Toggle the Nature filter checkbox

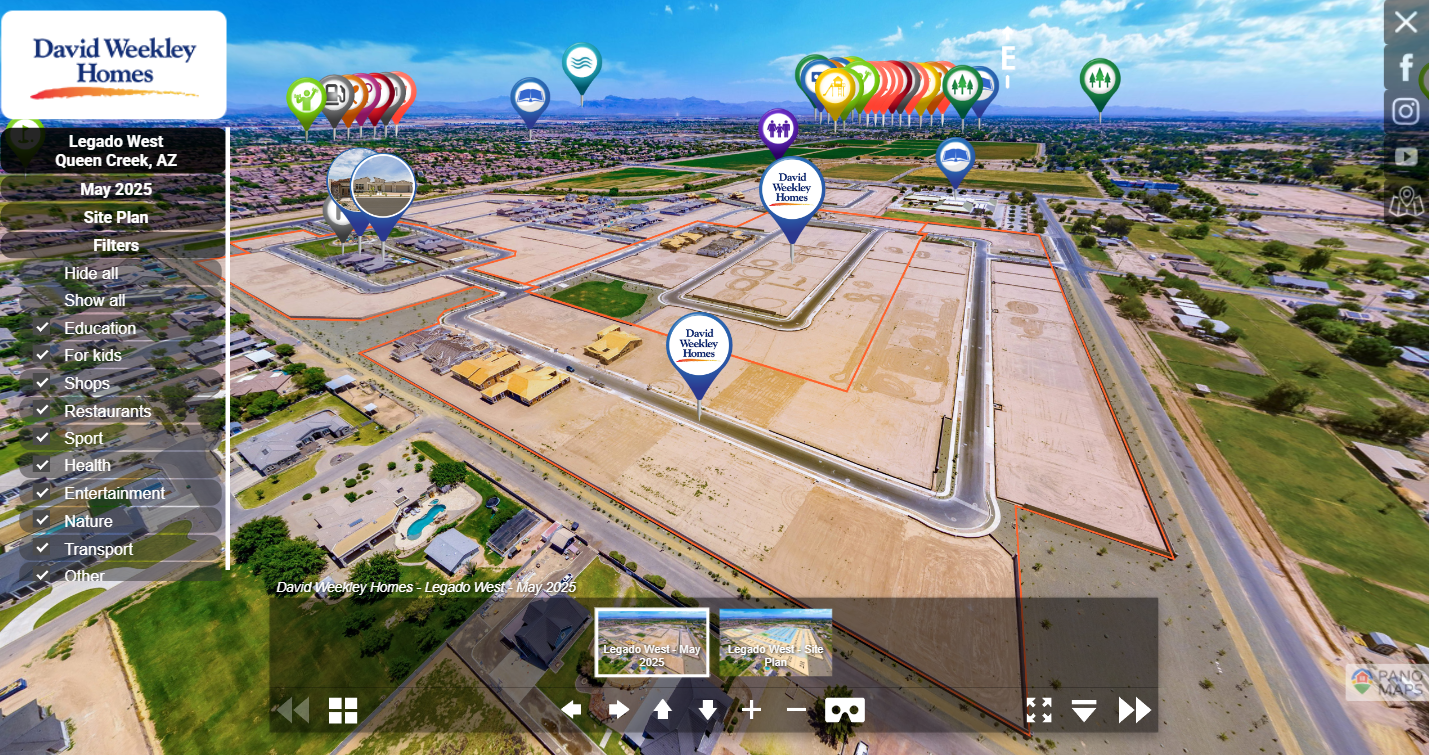(43, 521)
